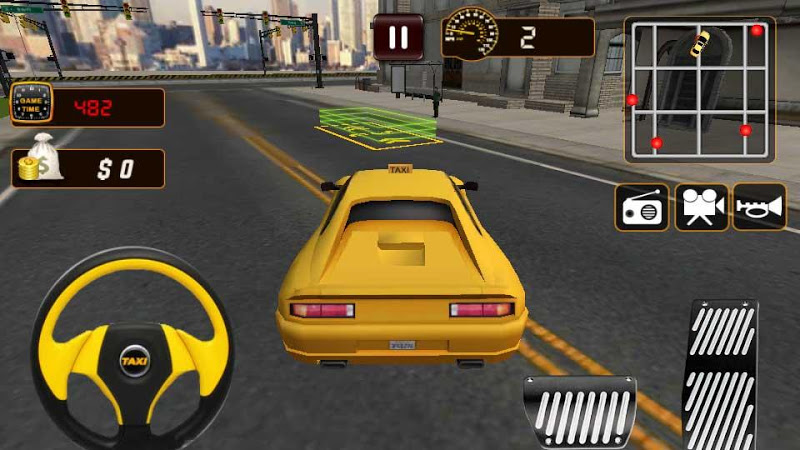Open the city grid minimap
800x450 pixels.
(699, 89)
